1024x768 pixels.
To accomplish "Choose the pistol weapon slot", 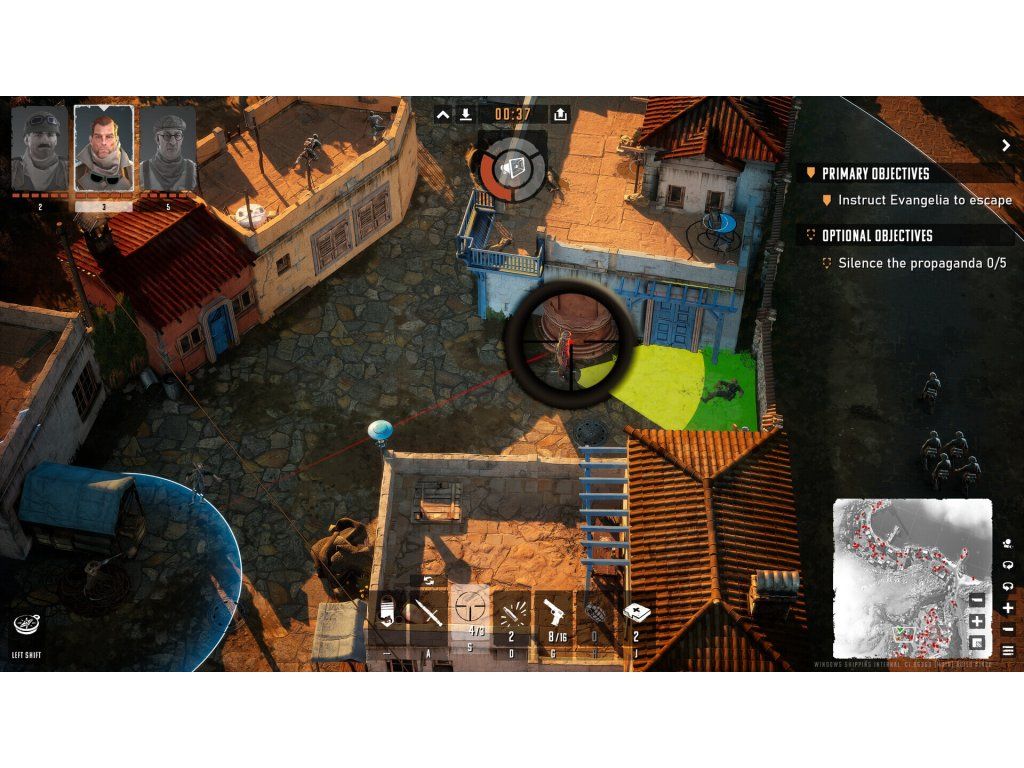I will coord(555,611).
